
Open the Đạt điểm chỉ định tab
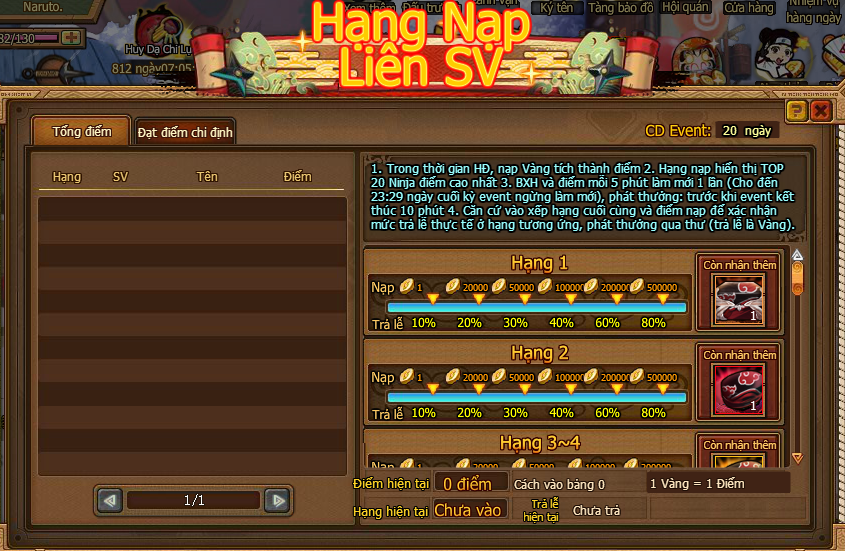pyautogui.click(x=185, y=133)
